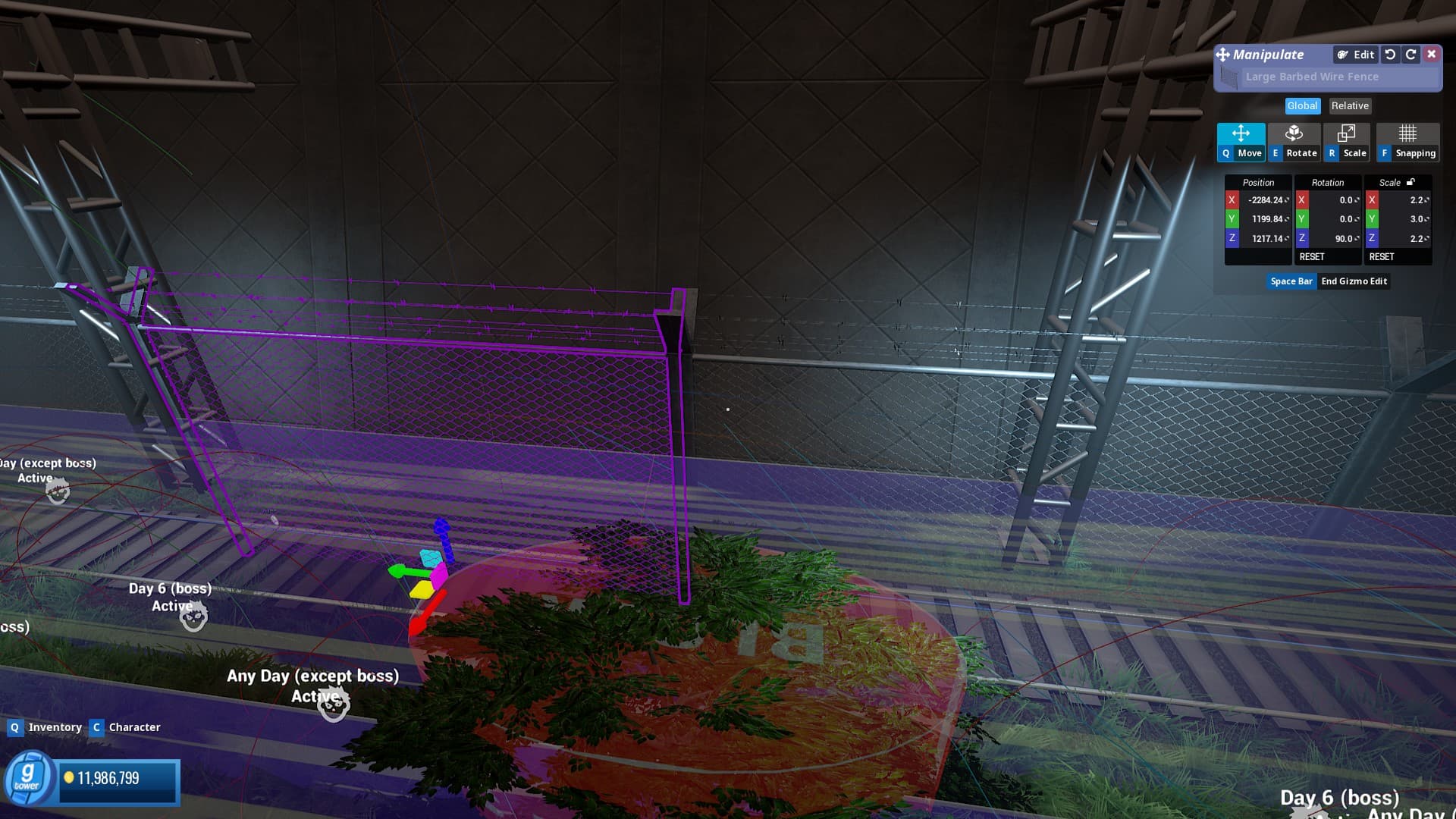1456x819 pixels.
Task: Redo the last manipulation
Action: tap(1410, 55)
